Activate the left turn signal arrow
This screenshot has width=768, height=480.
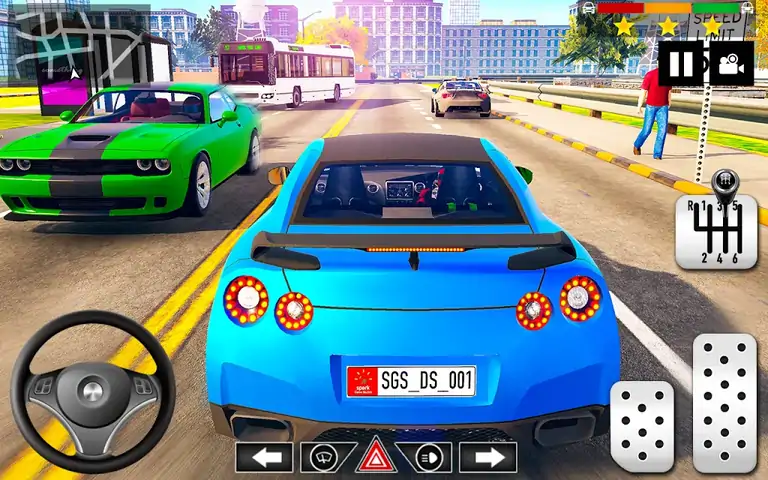(264, 457)
